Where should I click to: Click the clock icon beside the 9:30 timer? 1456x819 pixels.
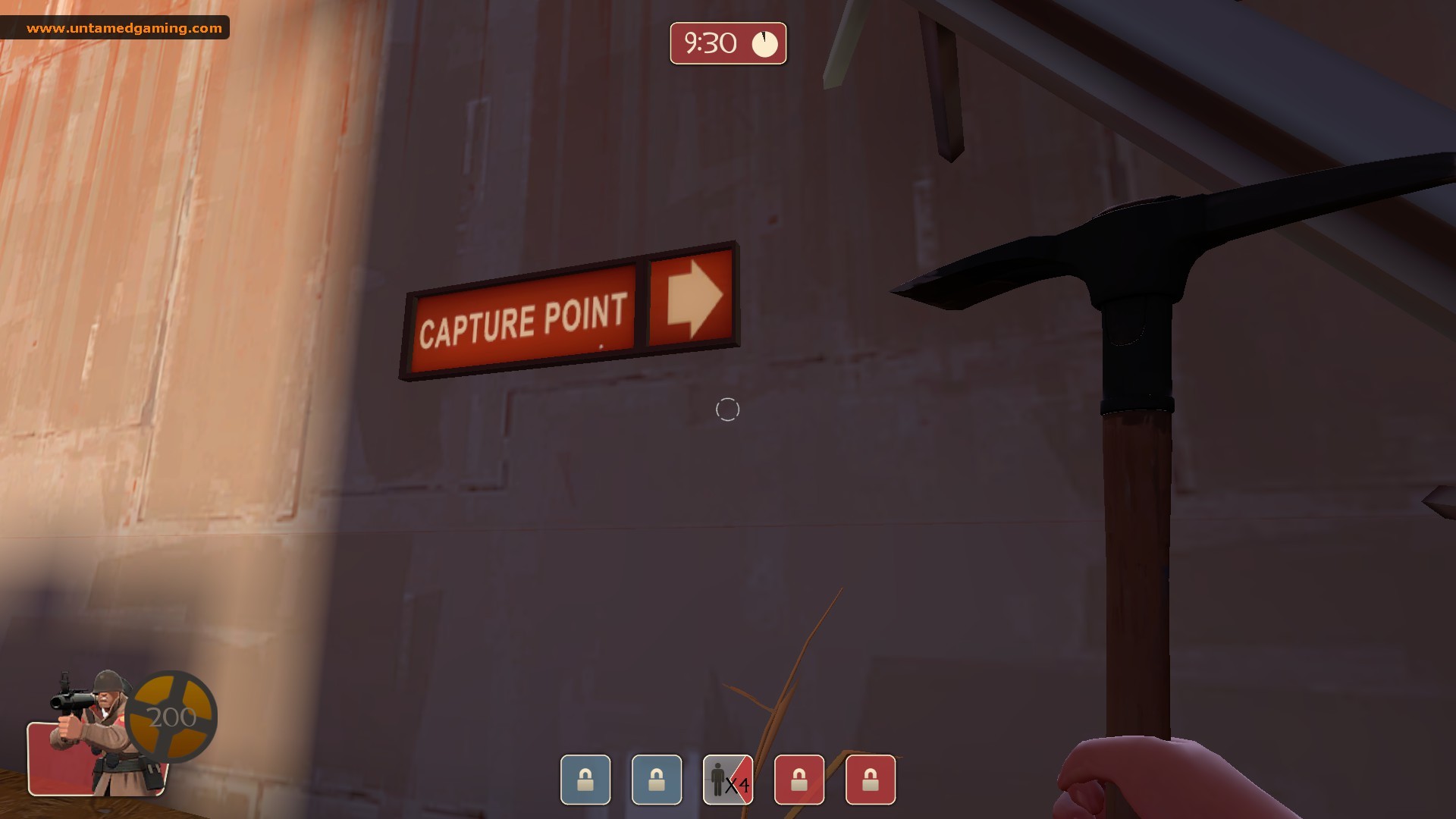[x=764, y=43]
